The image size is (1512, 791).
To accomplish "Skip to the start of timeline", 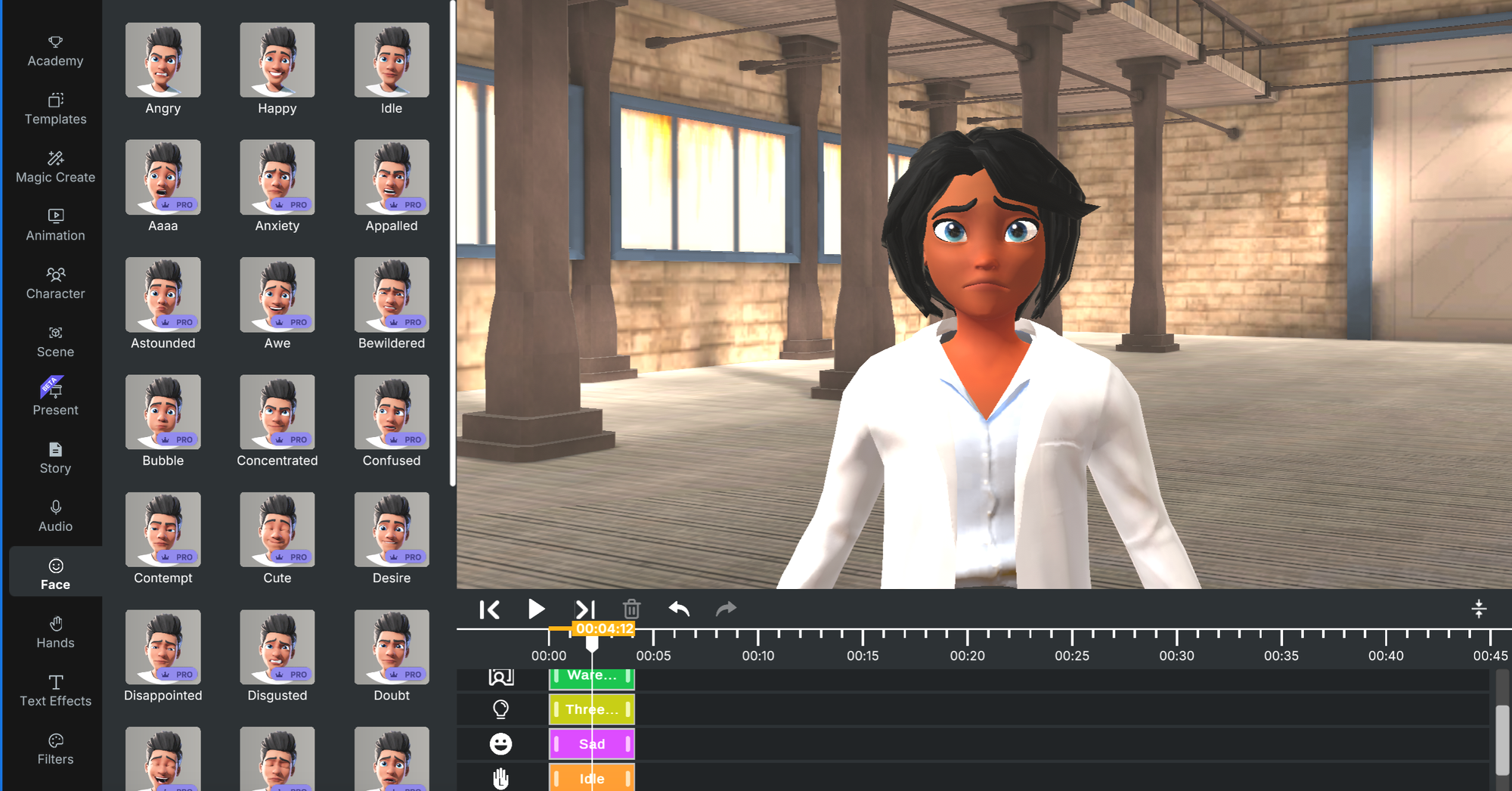I will (x=490, y=609).
